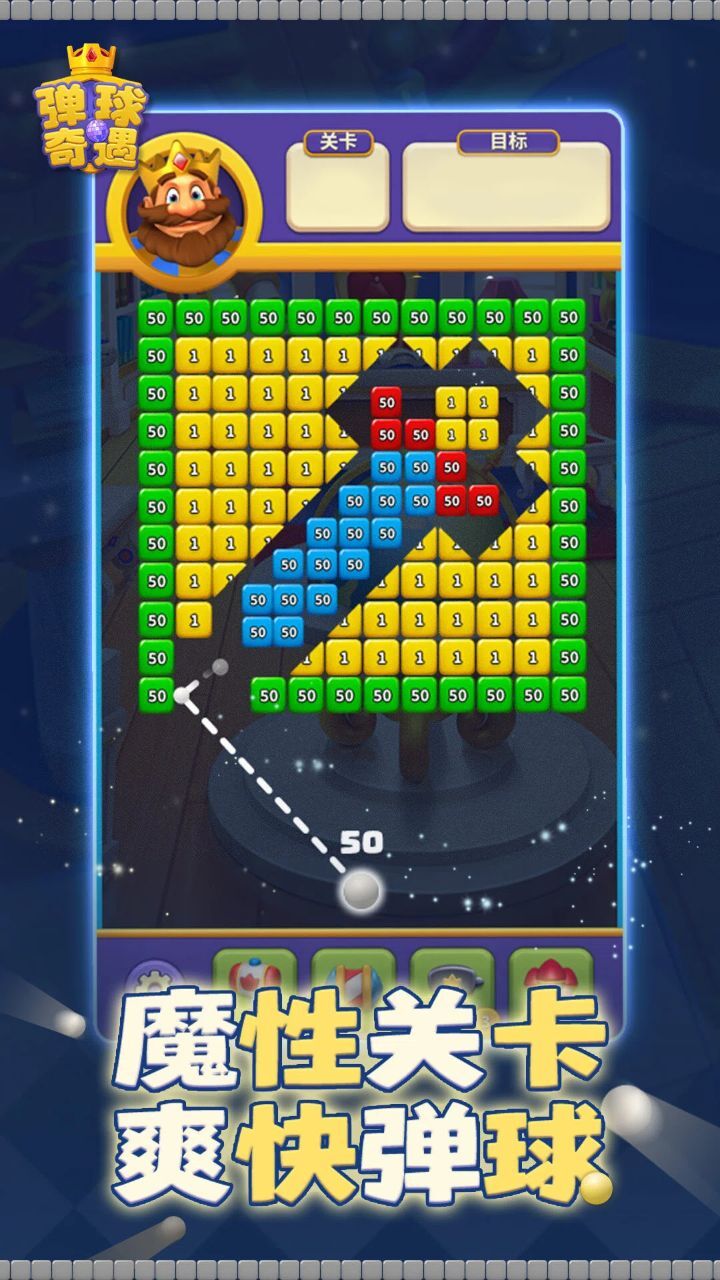Viewport: 720px width, 1280px height.
Task: Activate the striped ball power-up
Action: tap(352, 973)
